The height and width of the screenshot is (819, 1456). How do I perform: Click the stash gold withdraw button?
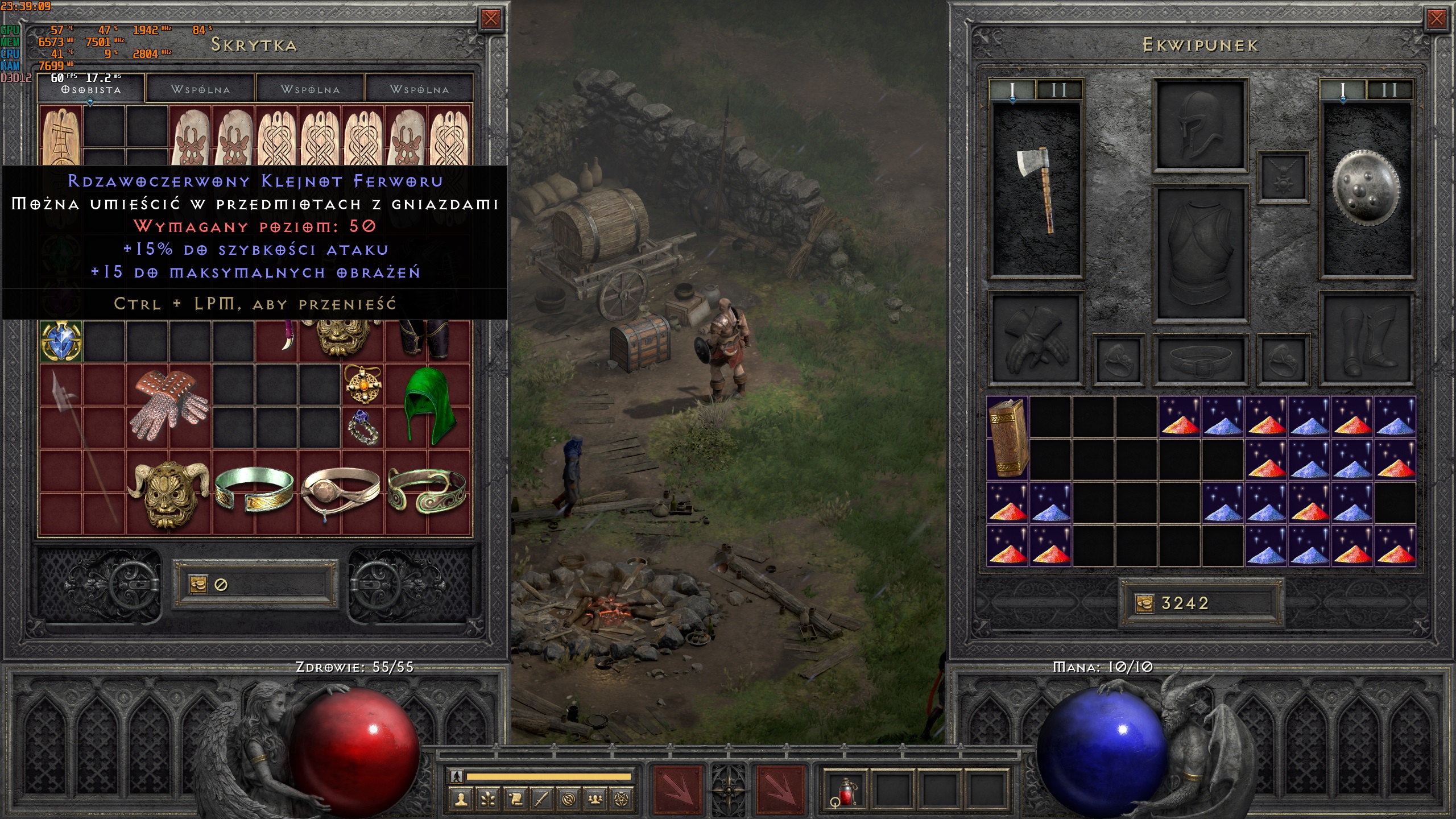point(198,584)
